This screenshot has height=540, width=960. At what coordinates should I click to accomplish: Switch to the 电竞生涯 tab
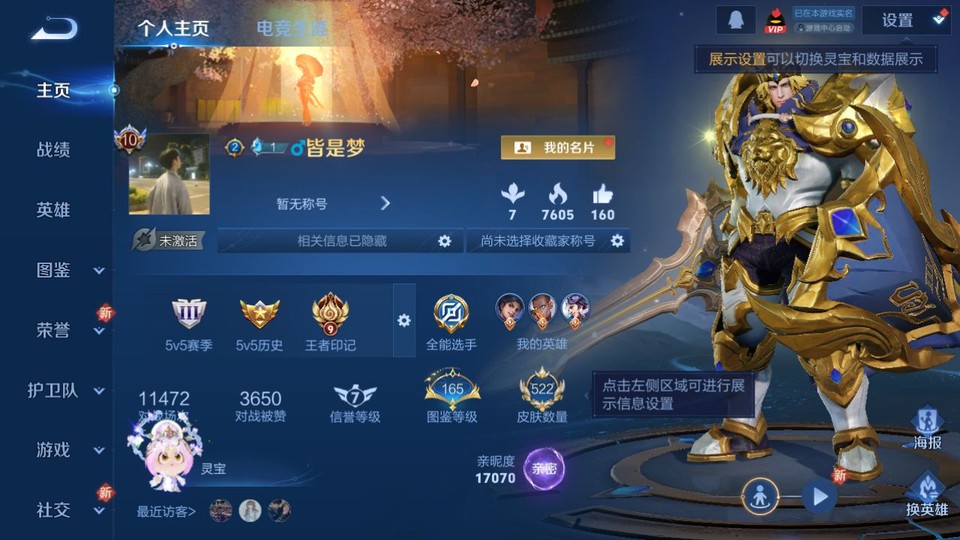point(291,28)
